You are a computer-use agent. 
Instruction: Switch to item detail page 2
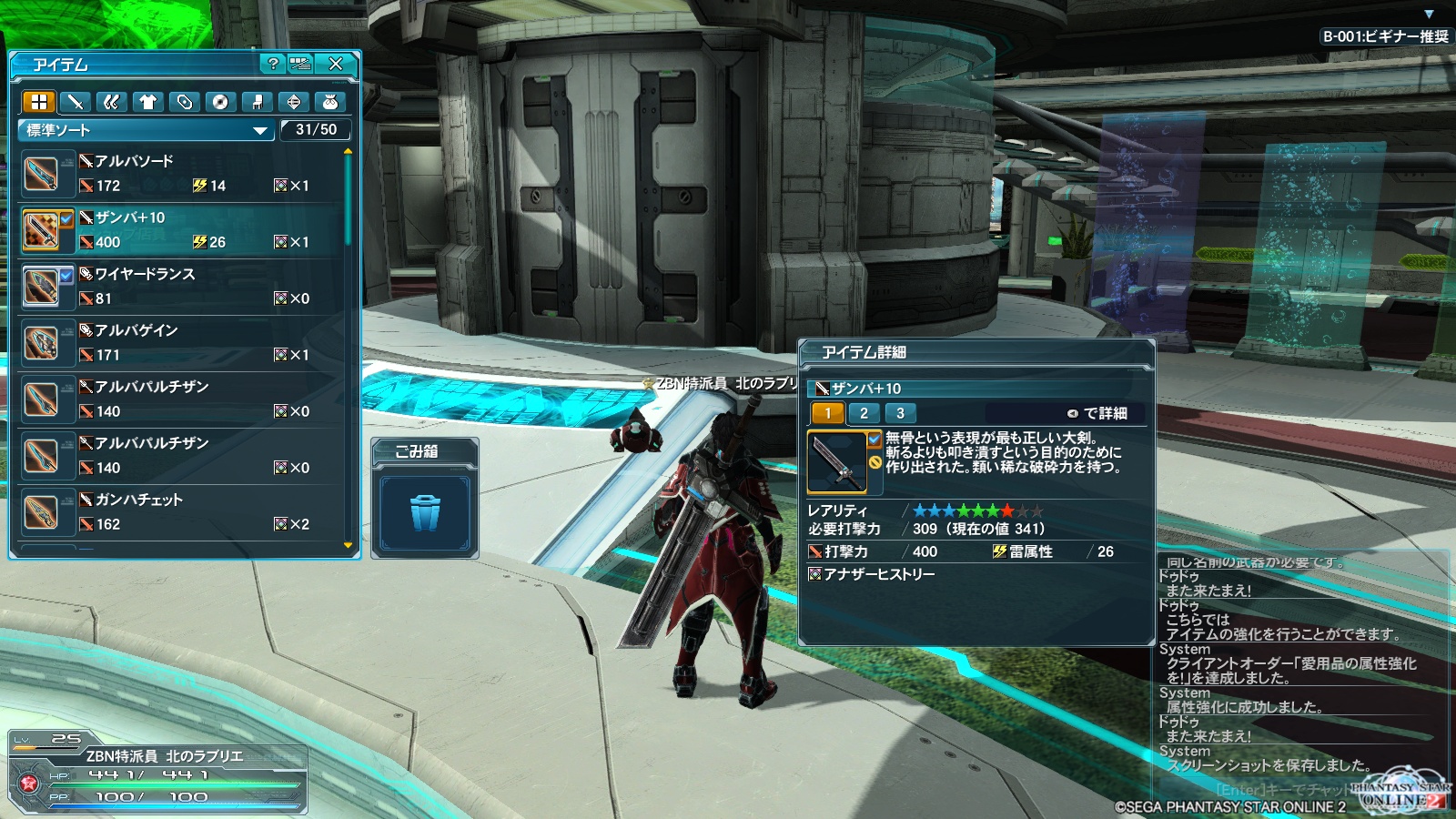(864, 413)
